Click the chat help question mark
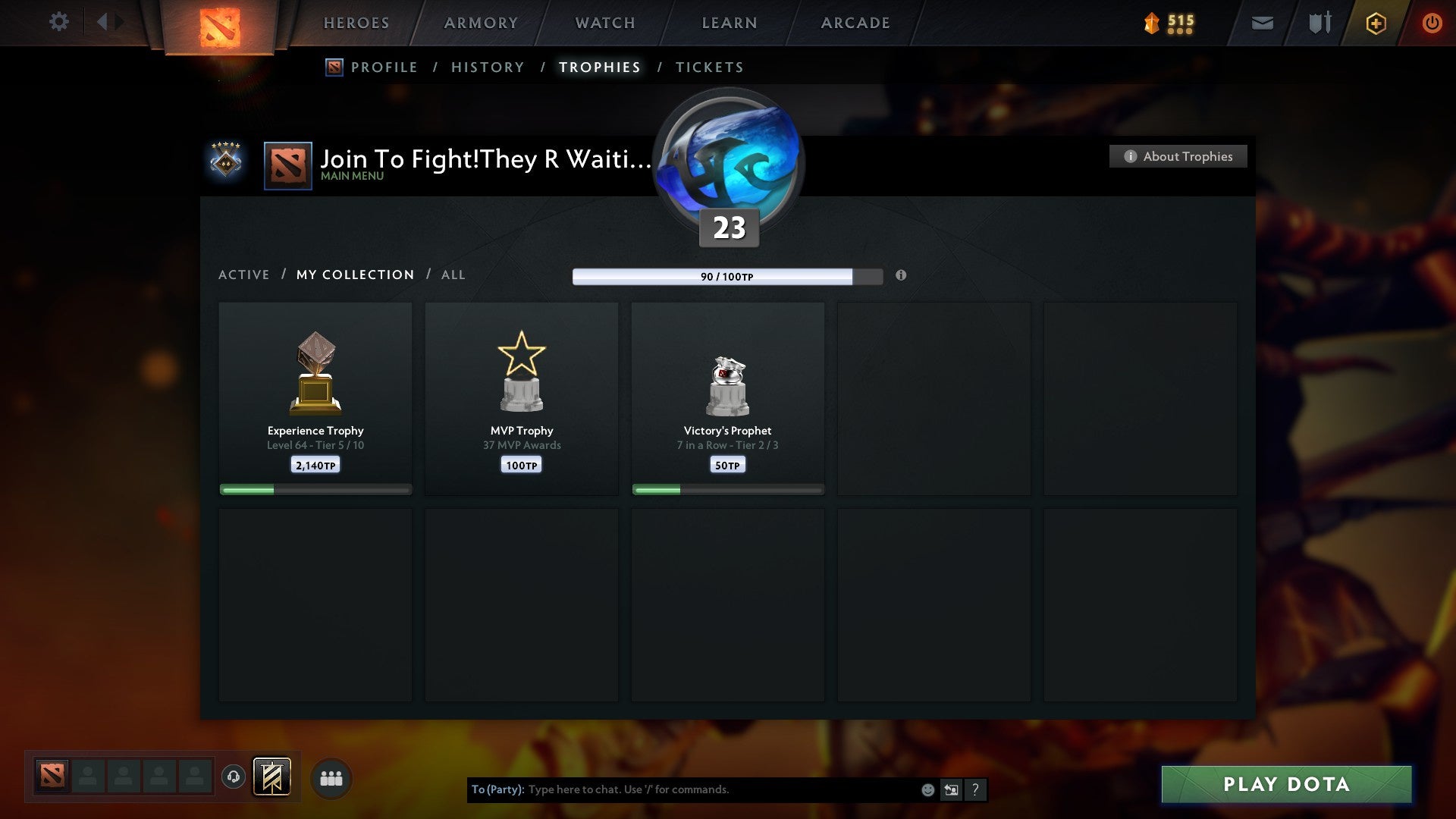 coord(976,789)
